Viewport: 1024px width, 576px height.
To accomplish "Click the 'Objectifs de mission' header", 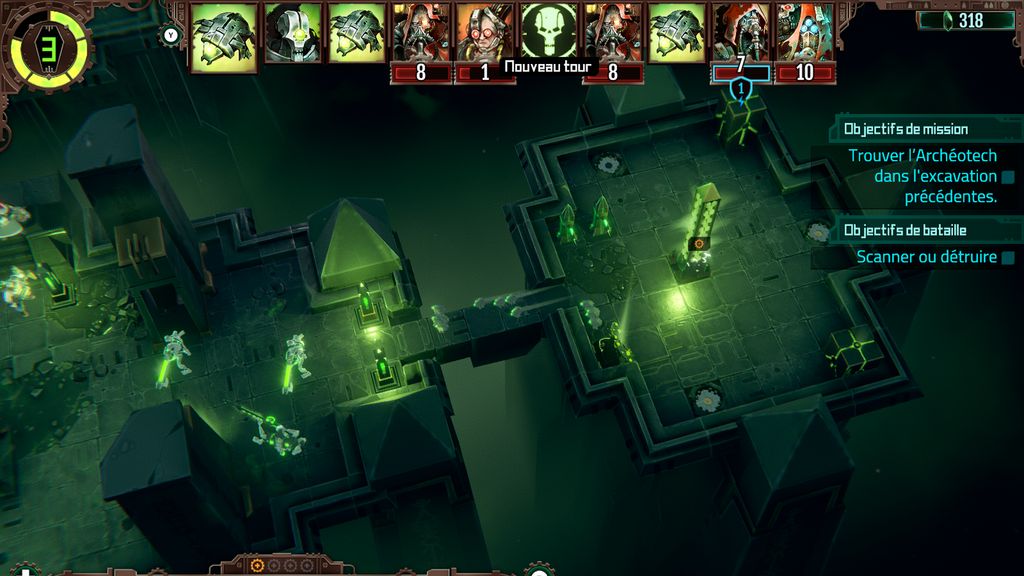I will (905, 129).
